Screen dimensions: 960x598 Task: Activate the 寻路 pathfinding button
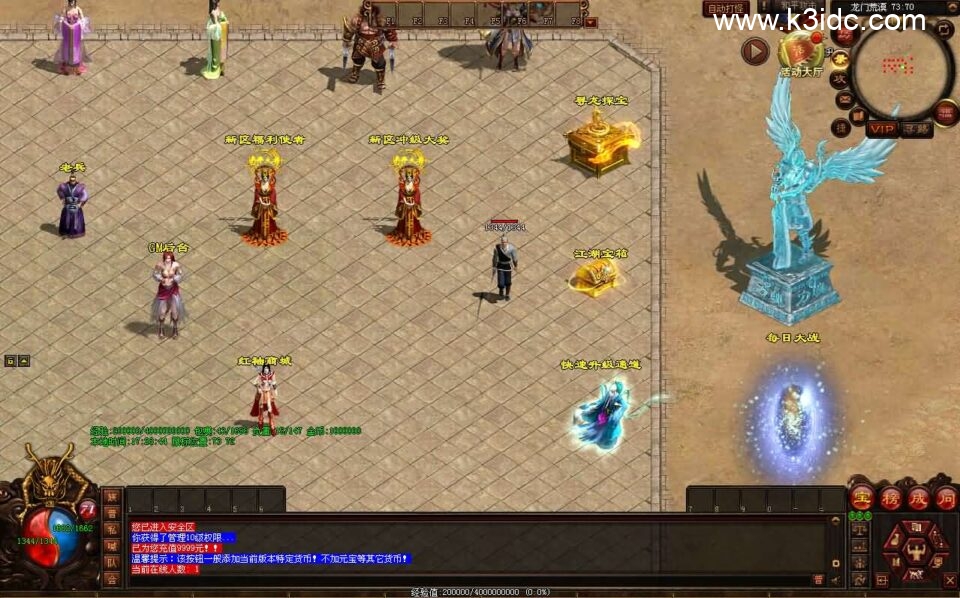(916, 128)
